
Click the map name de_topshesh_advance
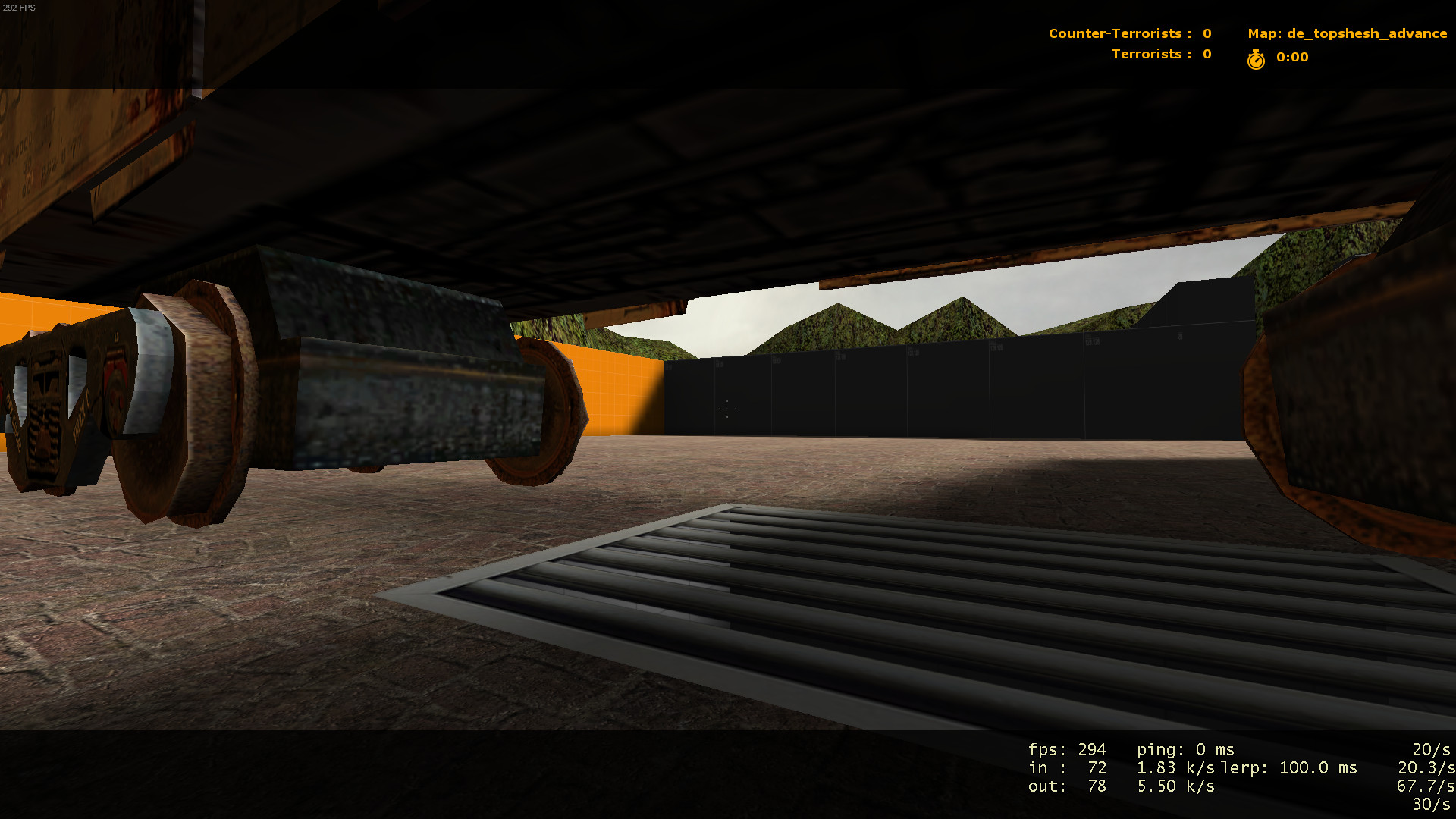point(1348,33)
